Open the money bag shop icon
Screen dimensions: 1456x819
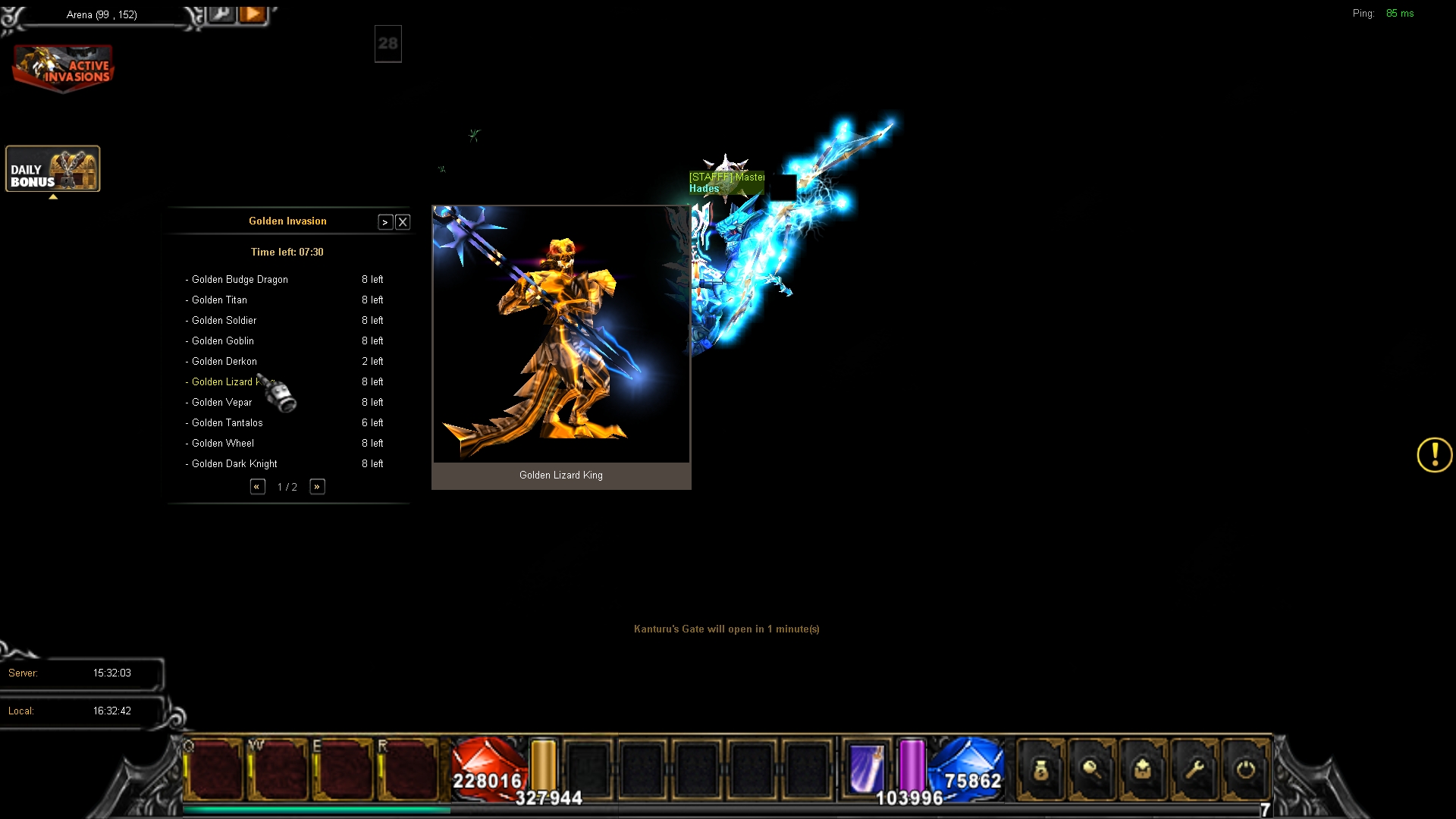coord(1040,770)
